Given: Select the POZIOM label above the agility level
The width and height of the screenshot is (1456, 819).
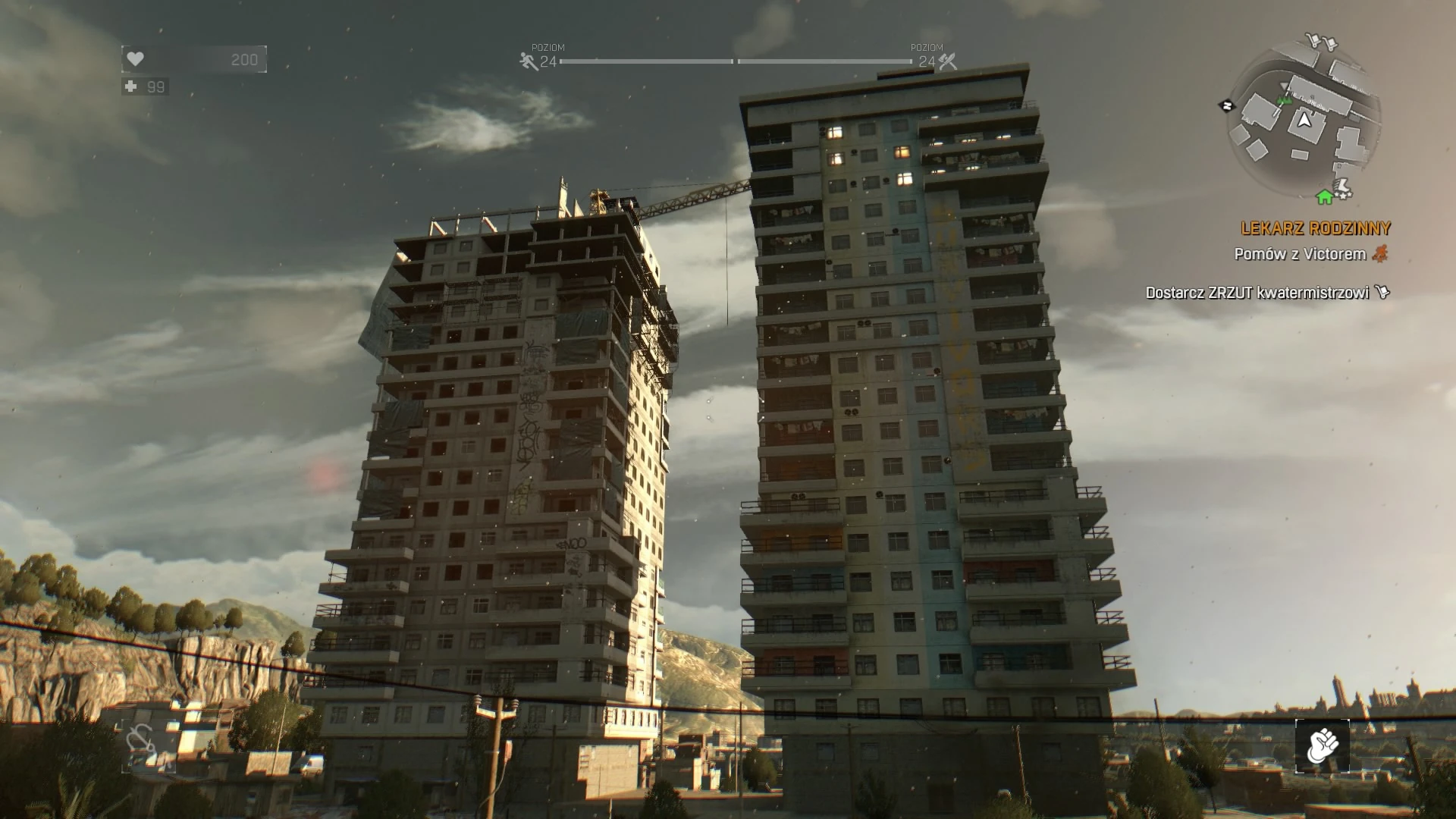Looking at the screenshot, I should (548, 47).
